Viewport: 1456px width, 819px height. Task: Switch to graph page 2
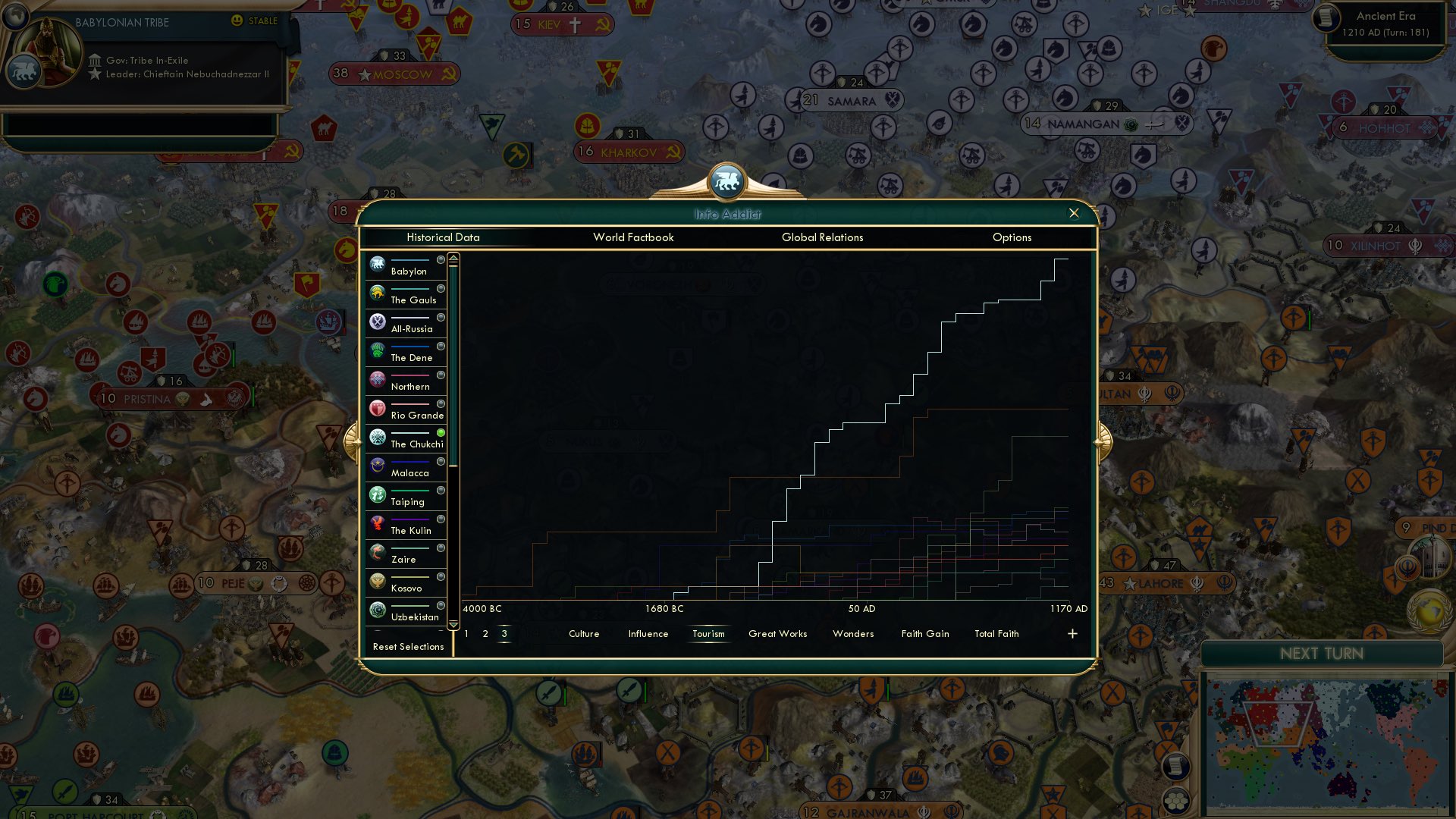(x=485, y=634)
